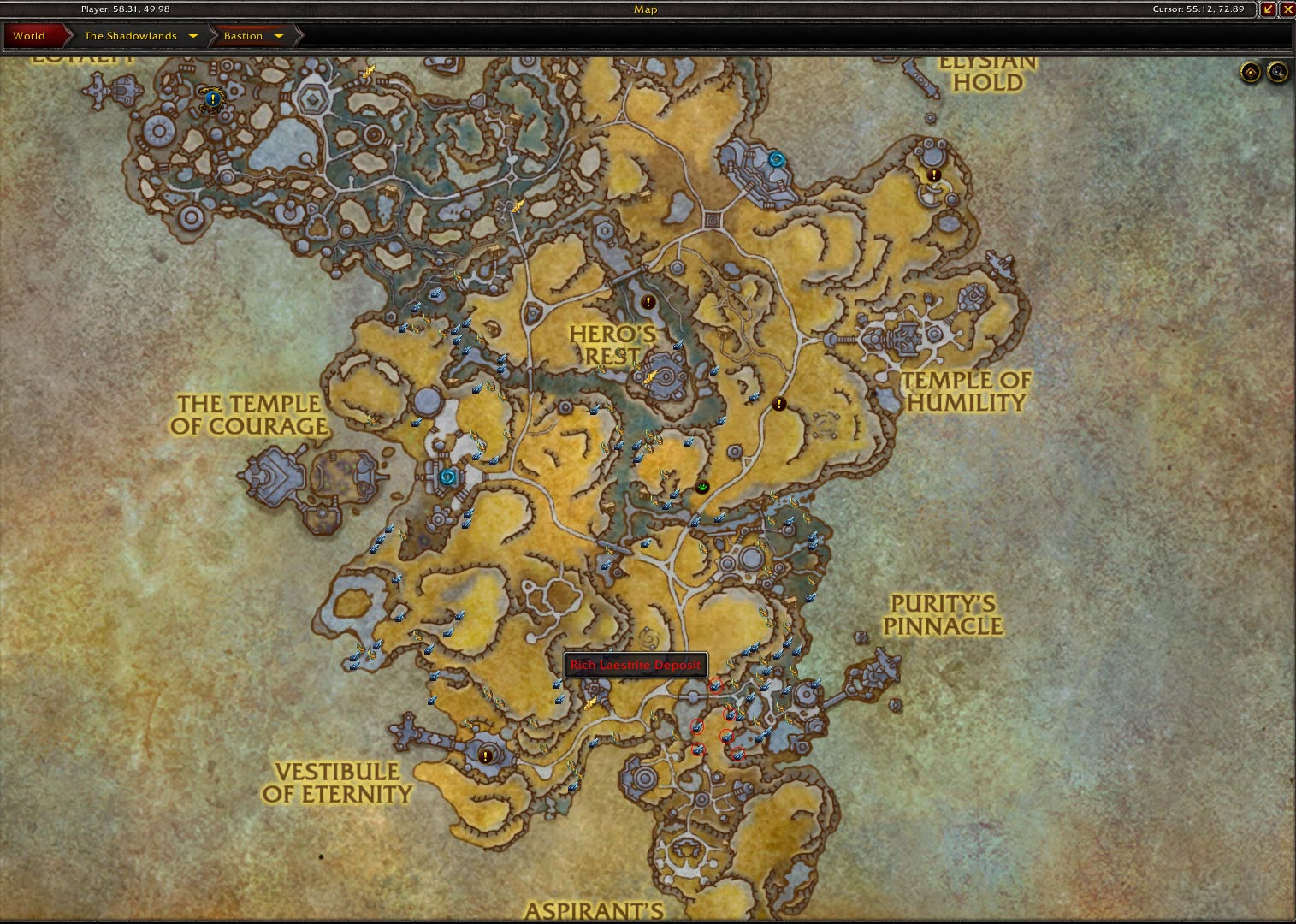Click the quest exclamation marker at Hero's Rest

(x=648, y=301)
